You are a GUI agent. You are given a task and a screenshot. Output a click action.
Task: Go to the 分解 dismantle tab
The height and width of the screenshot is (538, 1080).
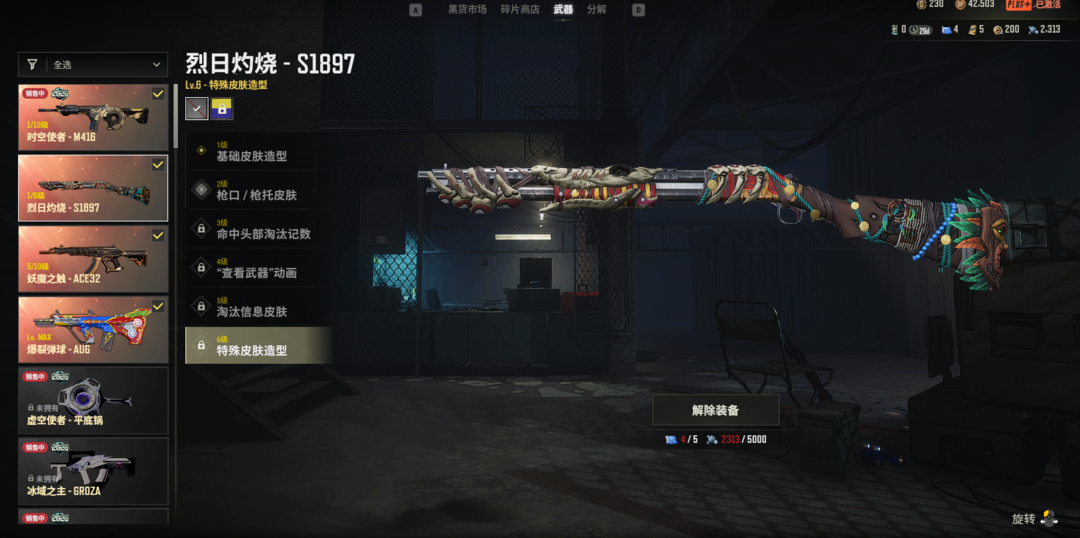[x=597, y=10]
